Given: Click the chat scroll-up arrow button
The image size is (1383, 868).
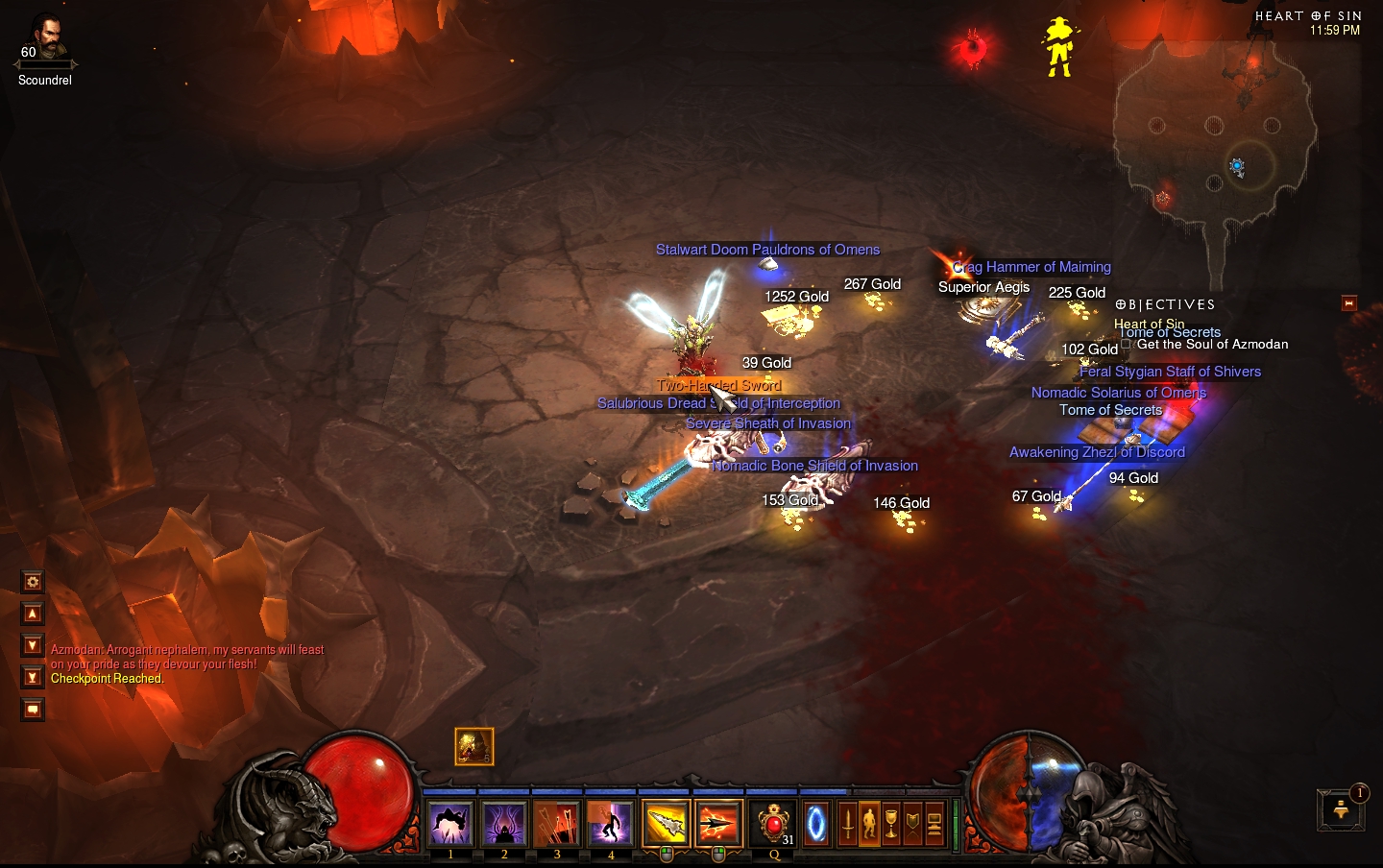Looking at the screenshot, I should (33, 614).
